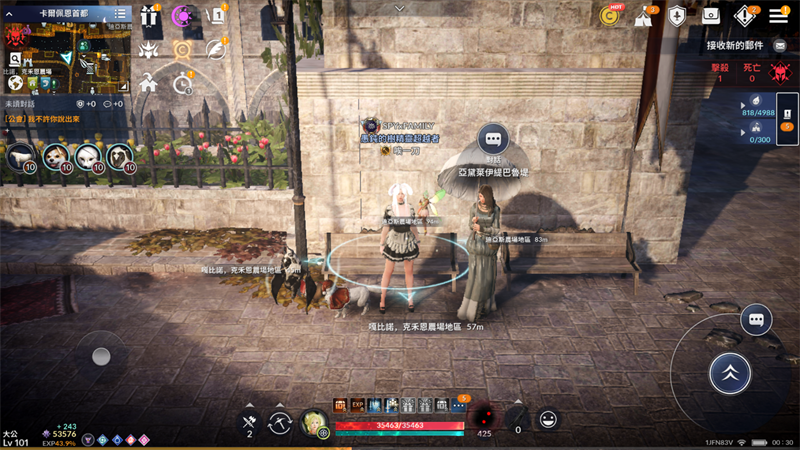Open the quill feather icon
This screenshot has width=800, height=450.
(x=214, y=49)
